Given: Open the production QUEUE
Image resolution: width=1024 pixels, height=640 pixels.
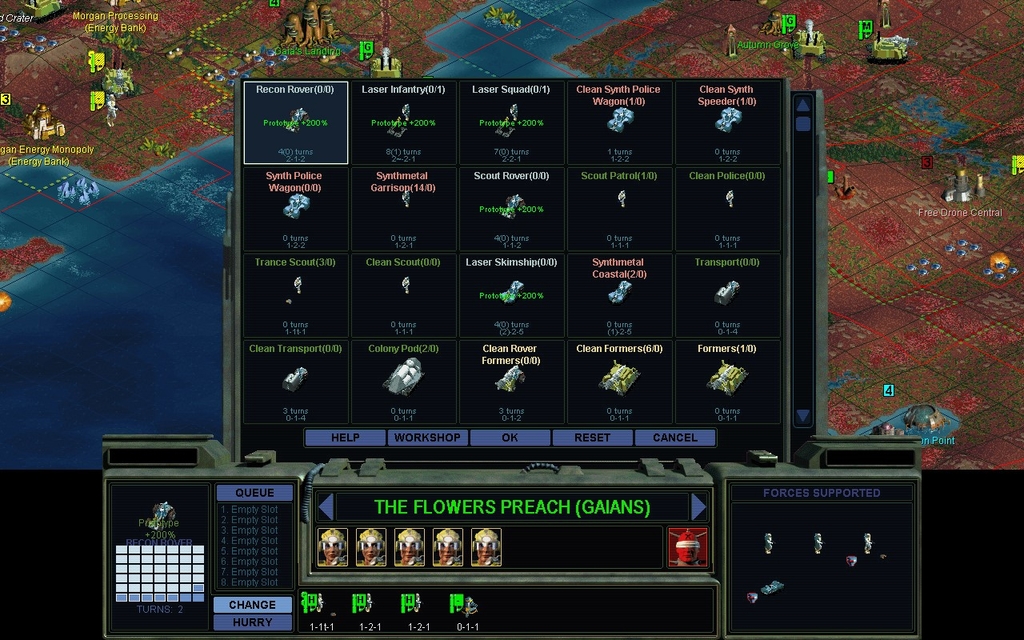Looking at the screenshot, I should [254, 493].
